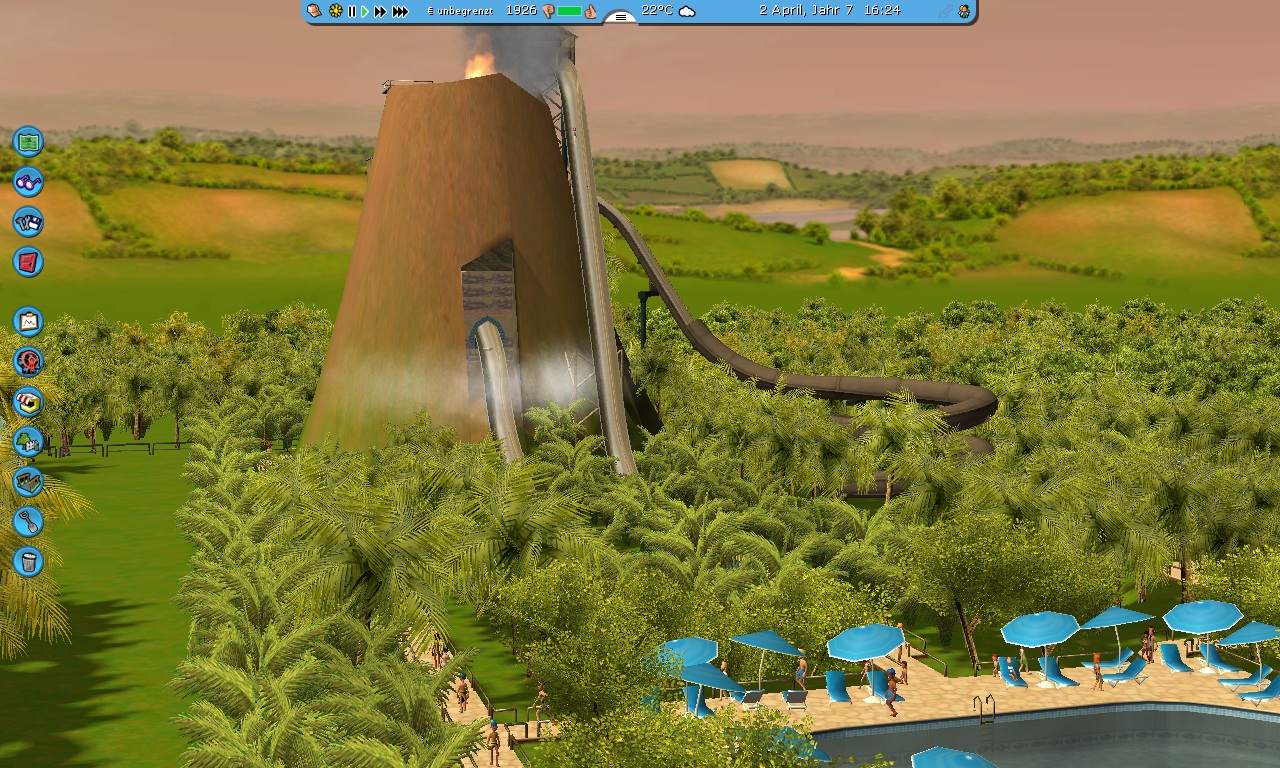Set game speed to double fast-forward
This screenshot has height=768, width=1280.
click(380, 11)
